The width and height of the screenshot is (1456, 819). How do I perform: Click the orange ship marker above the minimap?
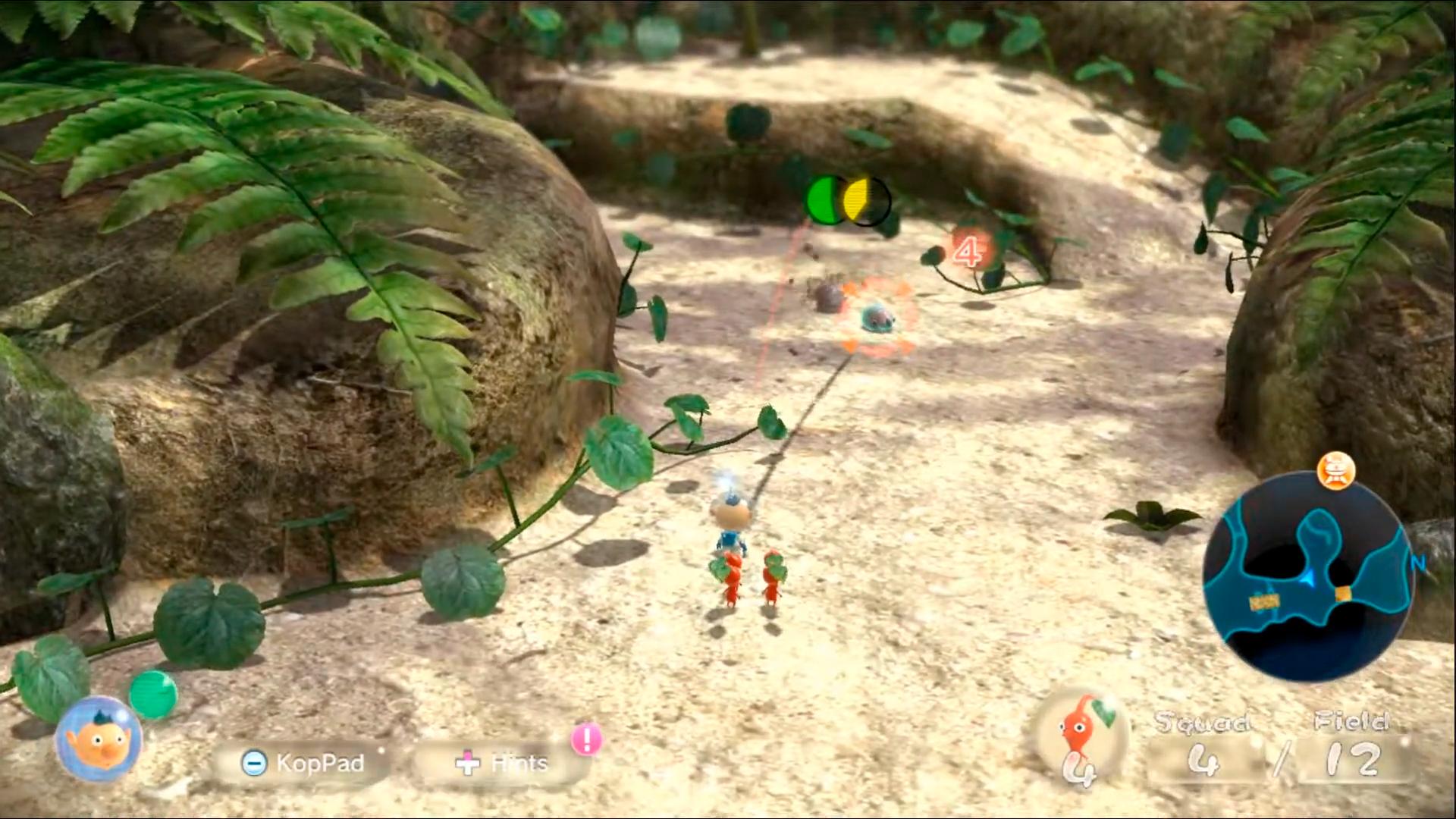coord(1335,471)
